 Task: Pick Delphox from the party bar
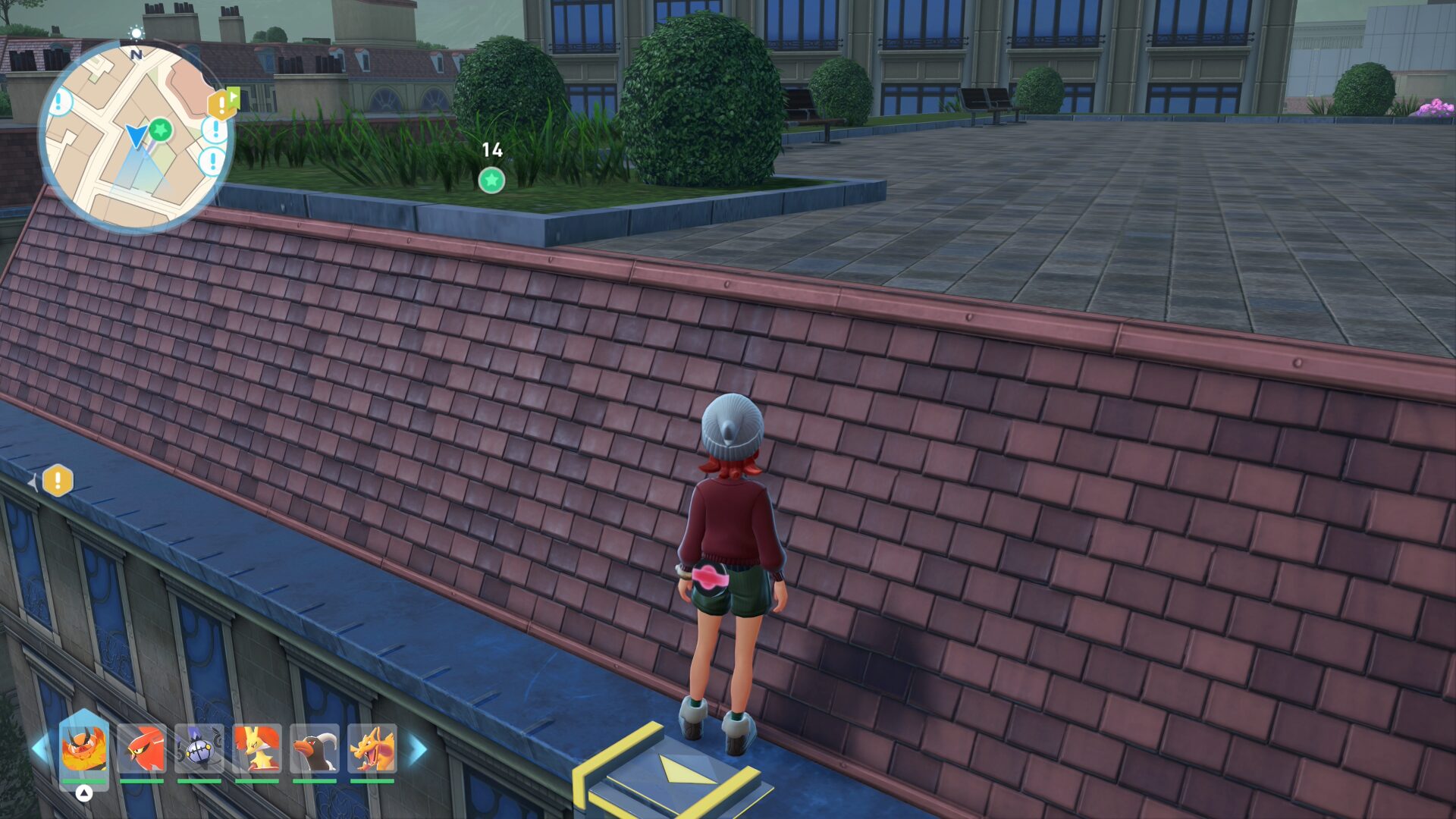point(257,748)
